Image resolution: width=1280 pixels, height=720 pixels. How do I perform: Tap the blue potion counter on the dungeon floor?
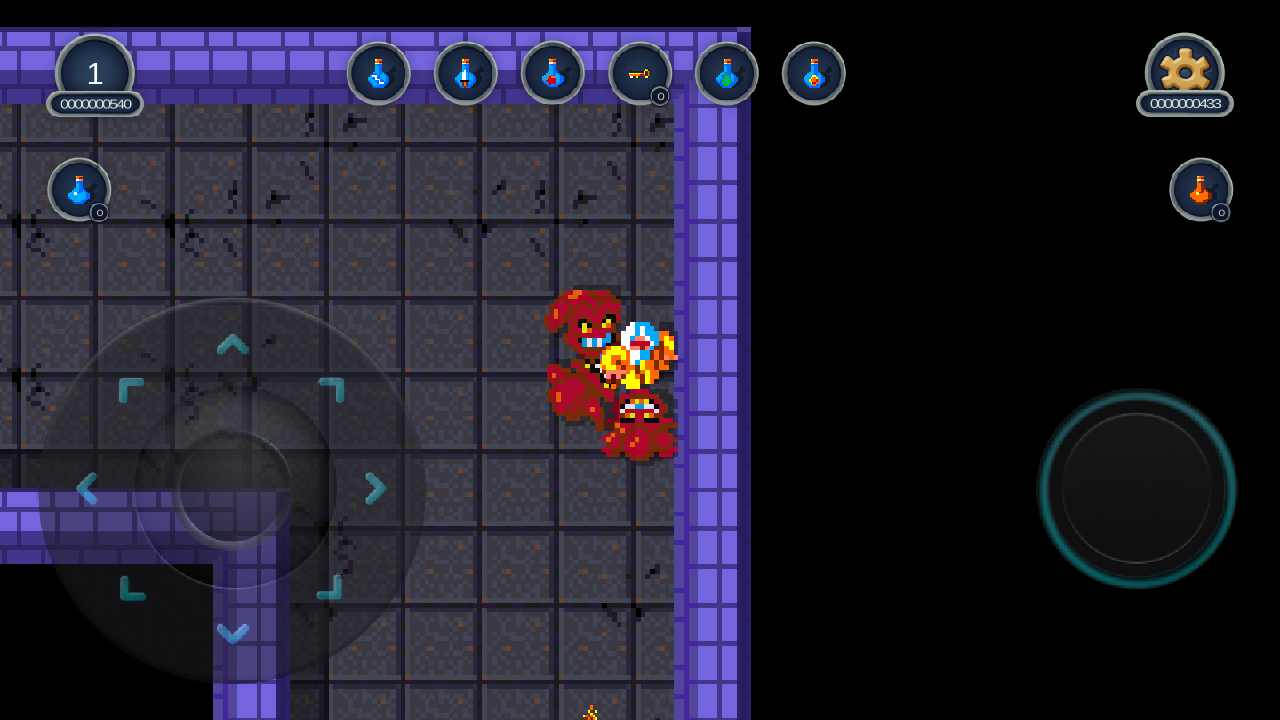pos(79,191)
